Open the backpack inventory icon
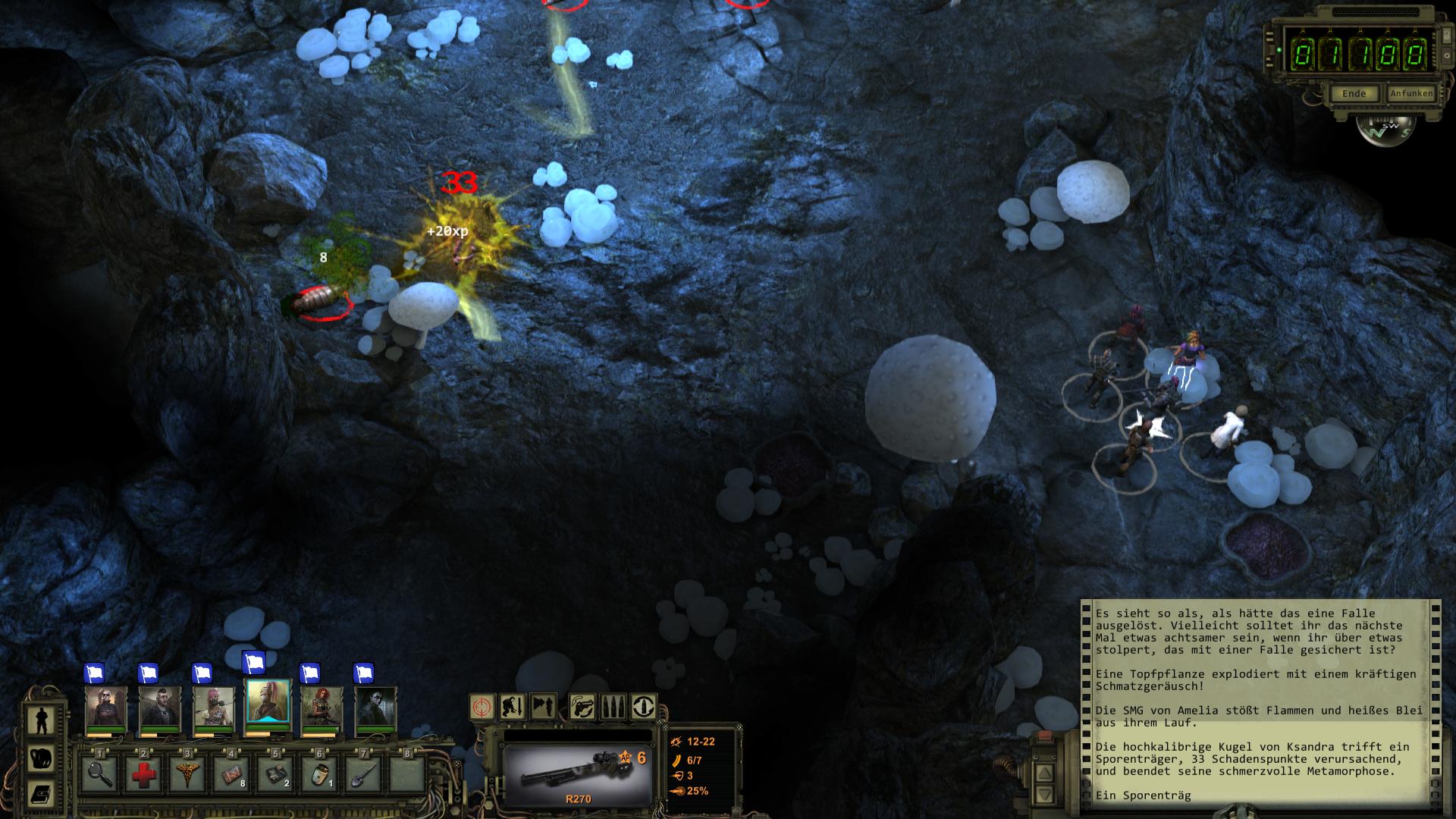 (x=40, y=758)
